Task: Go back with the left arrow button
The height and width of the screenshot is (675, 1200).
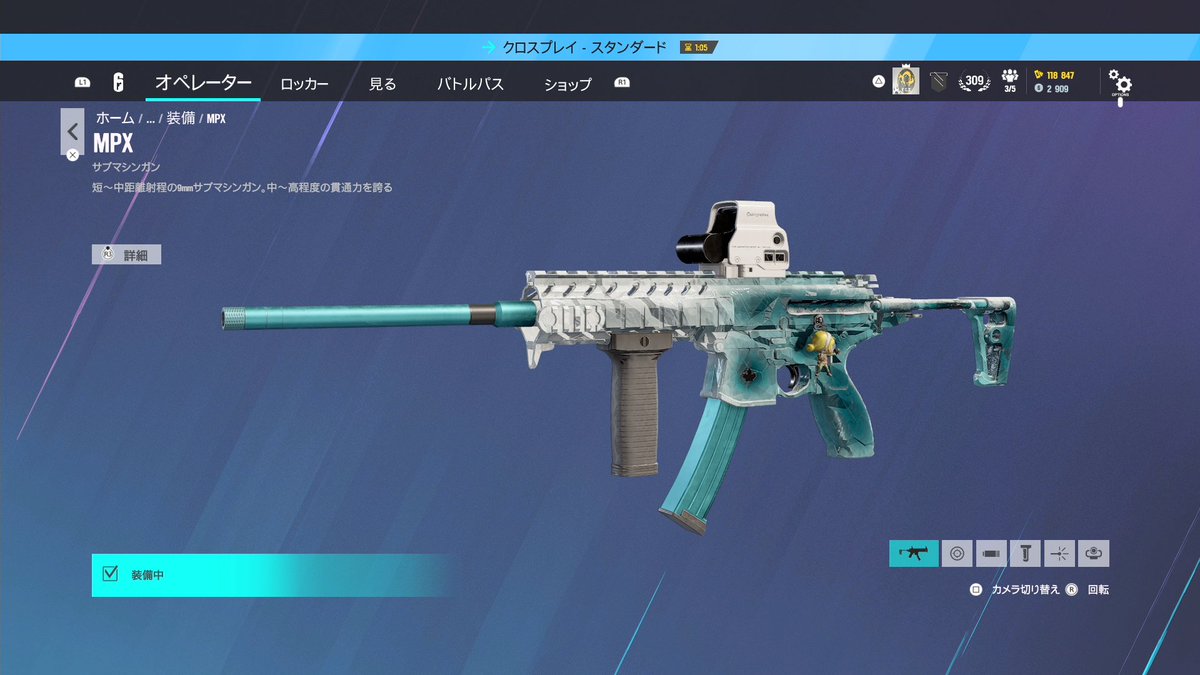Action: coord(72,131)
